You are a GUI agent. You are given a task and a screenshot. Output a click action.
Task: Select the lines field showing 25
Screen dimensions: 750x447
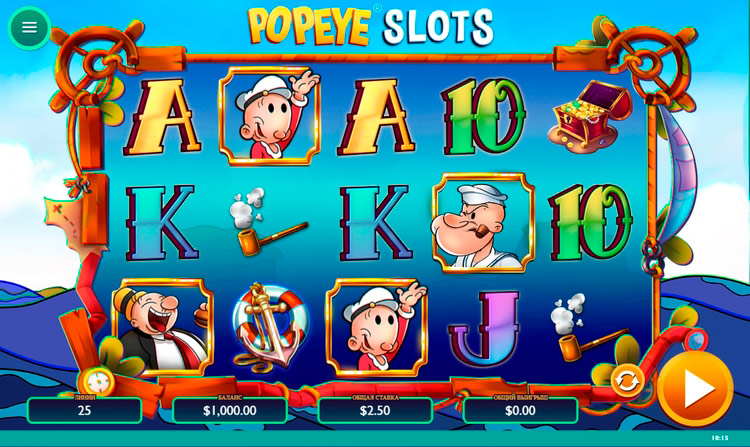coord(84,410)
